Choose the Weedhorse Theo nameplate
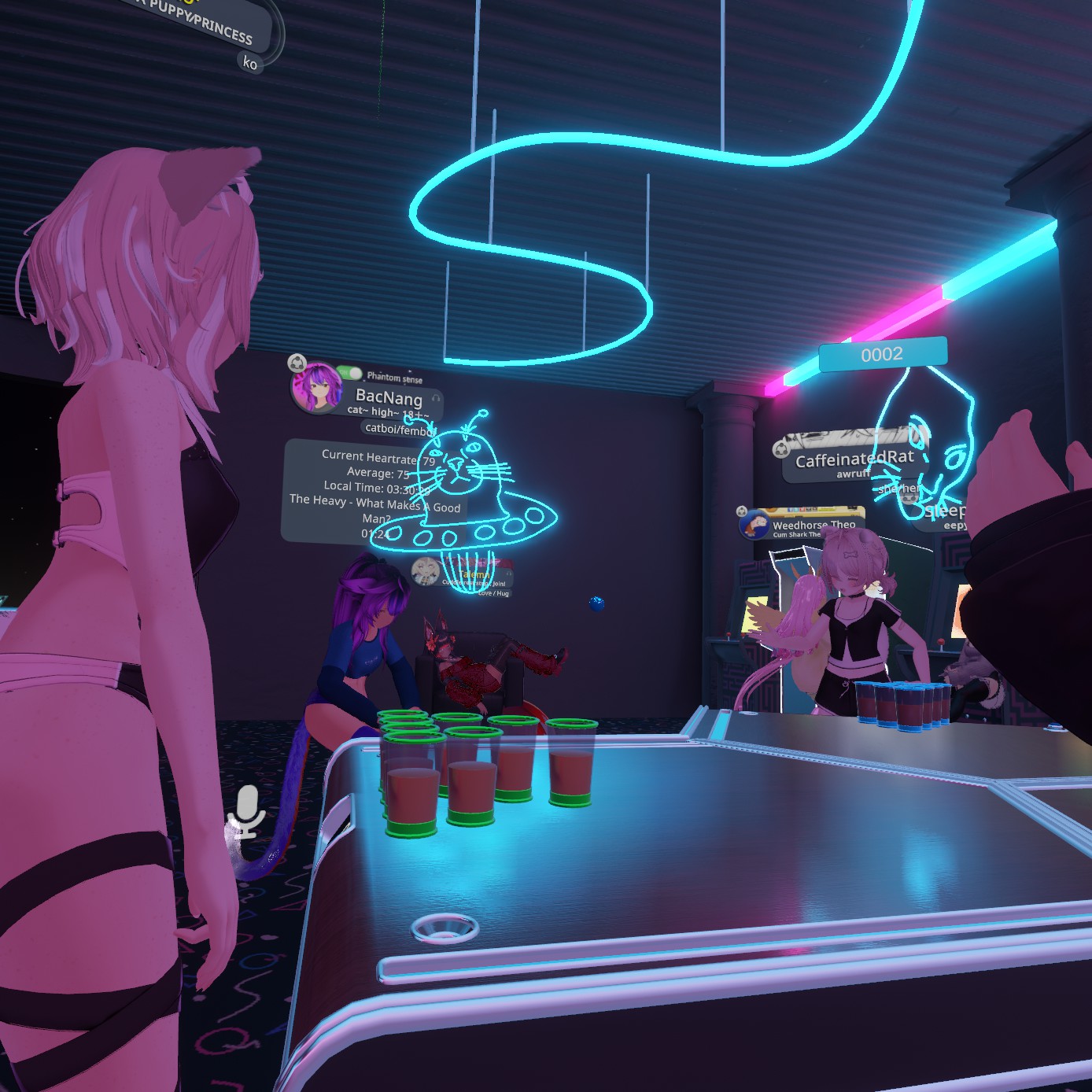 click(x=813, y=525)
